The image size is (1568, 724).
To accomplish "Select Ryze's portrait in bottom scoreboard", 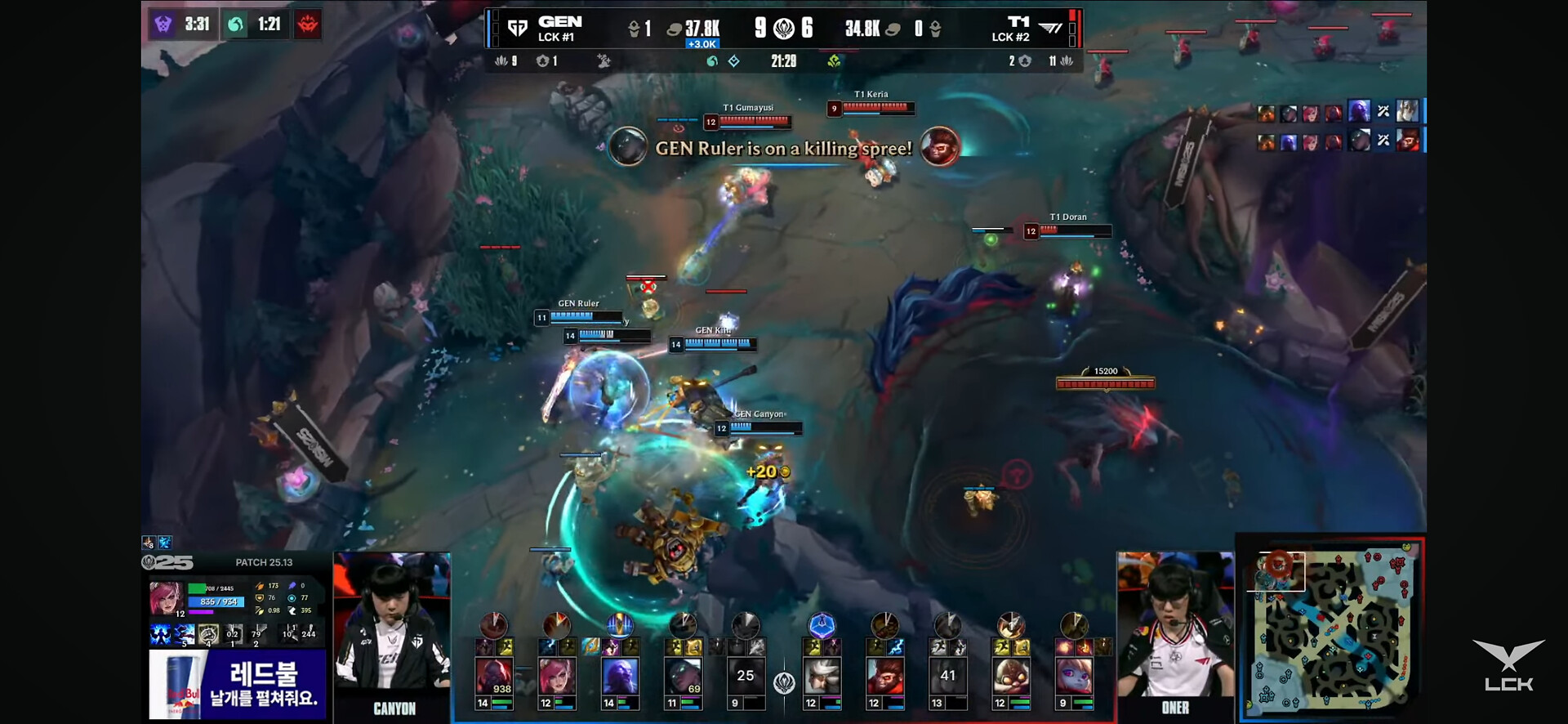I will (x=620, y=677).
